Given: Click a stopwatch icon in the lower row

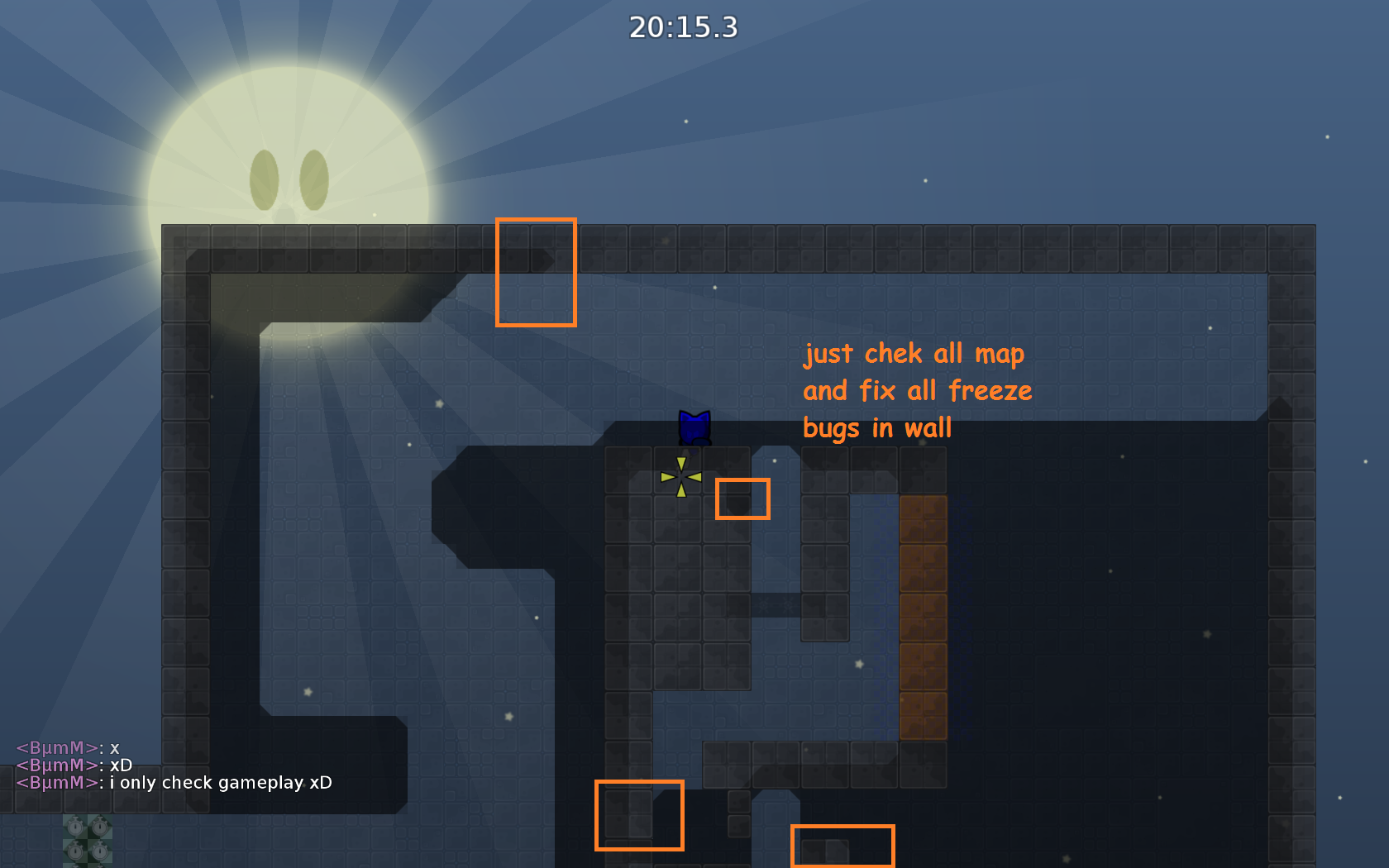Looking at the screenshot, I should [75, 851].
